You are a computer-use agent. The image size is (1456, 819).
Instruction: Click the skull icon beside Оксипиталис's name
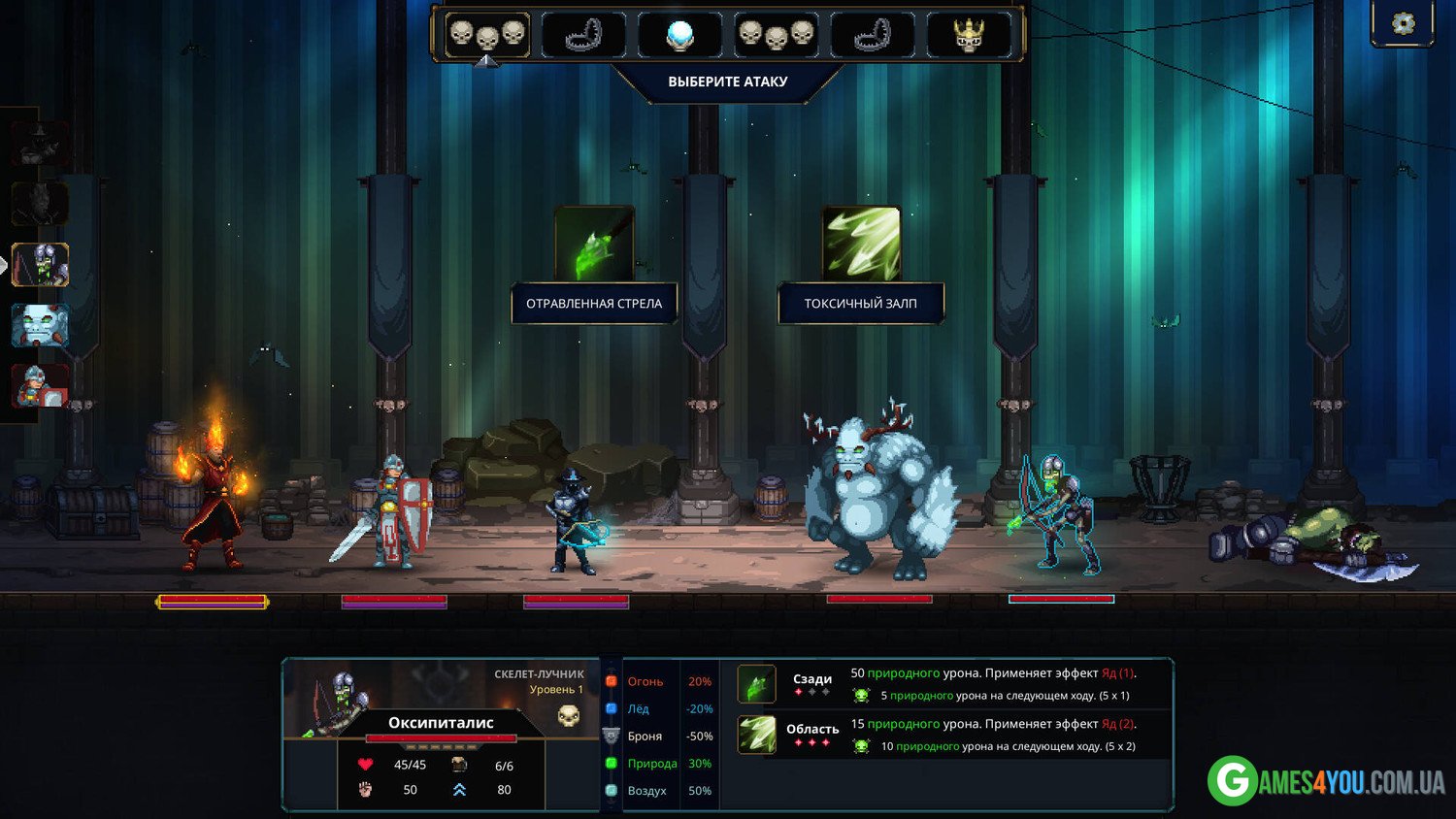point(569,716)
